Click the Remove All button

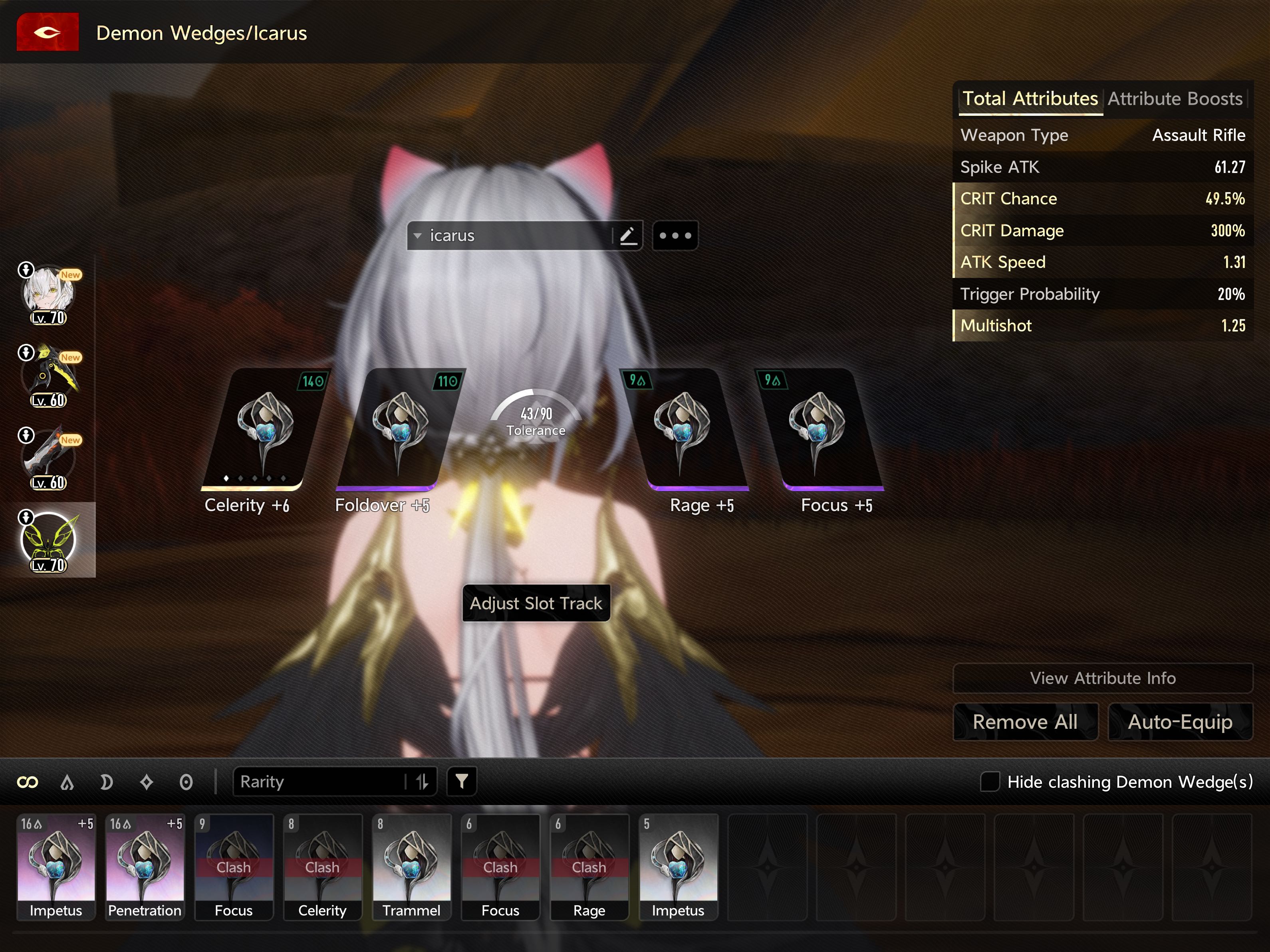click(1025, 722)
